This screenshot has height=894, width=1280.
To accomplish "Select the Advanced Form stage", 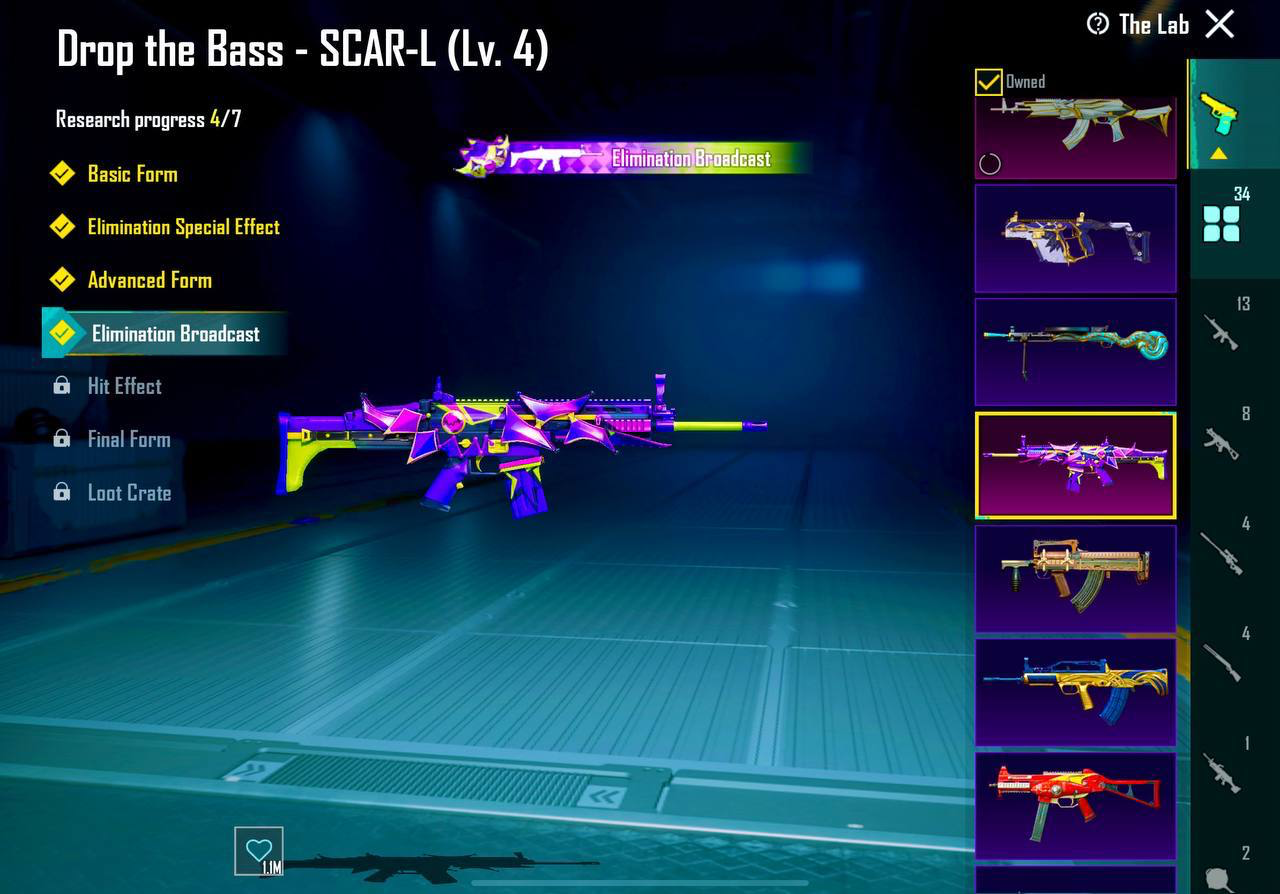I will 149,280.
